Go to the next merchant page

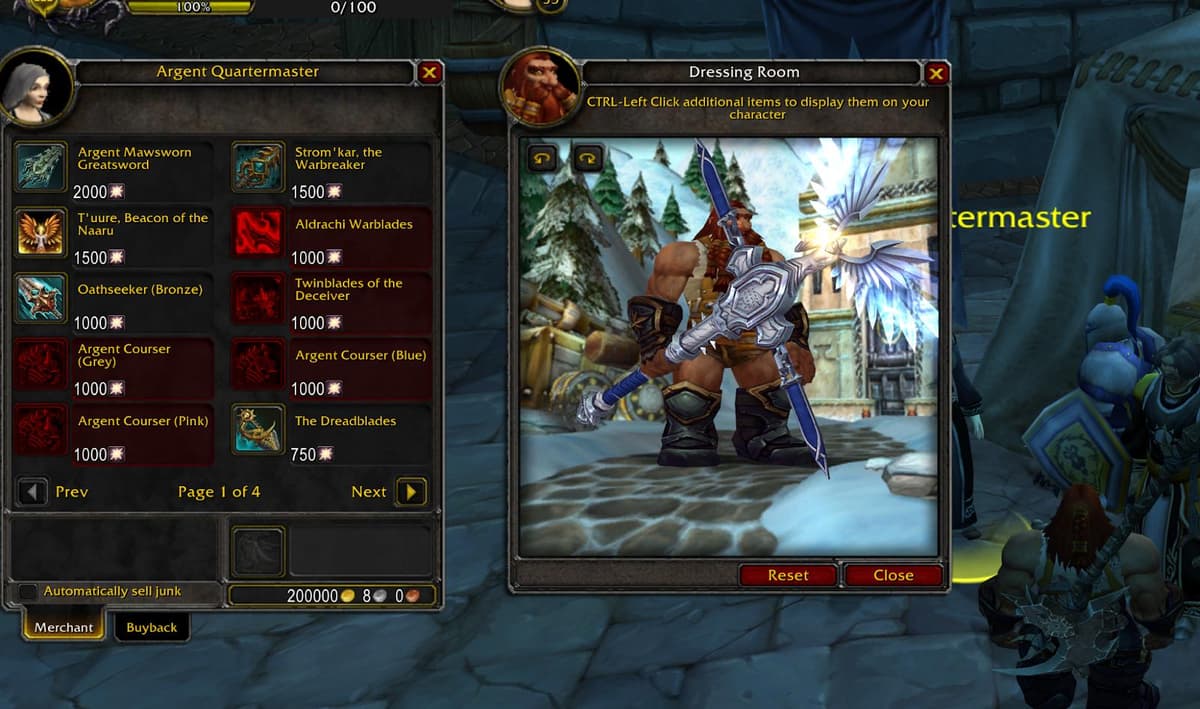click(411, 491)
